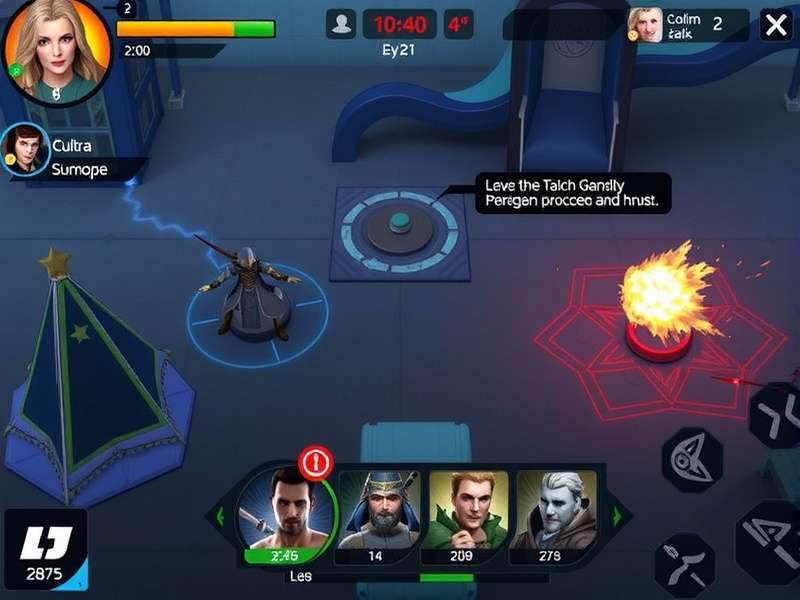Activate the curved blade eye ability
The width and height of the screenshot is (800, 600).
tap(691, 458)
